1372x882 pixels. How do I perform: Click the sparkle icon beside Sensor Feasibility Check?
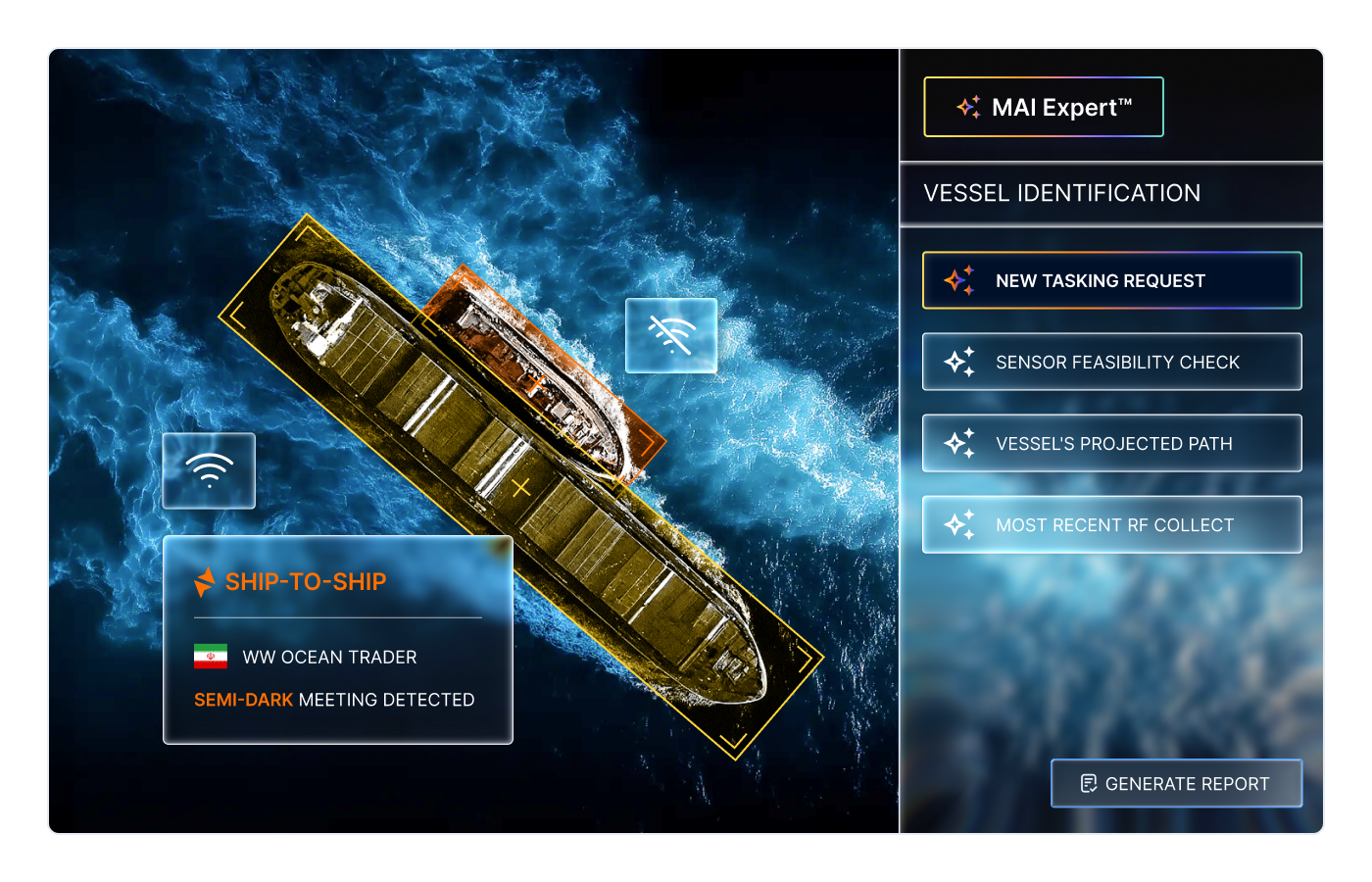click(x=961, y=362)
